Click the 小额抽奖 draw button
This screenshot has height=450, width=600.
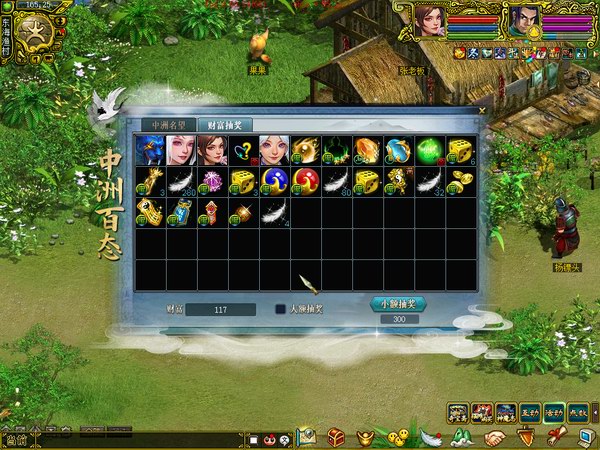pos(399,303)
